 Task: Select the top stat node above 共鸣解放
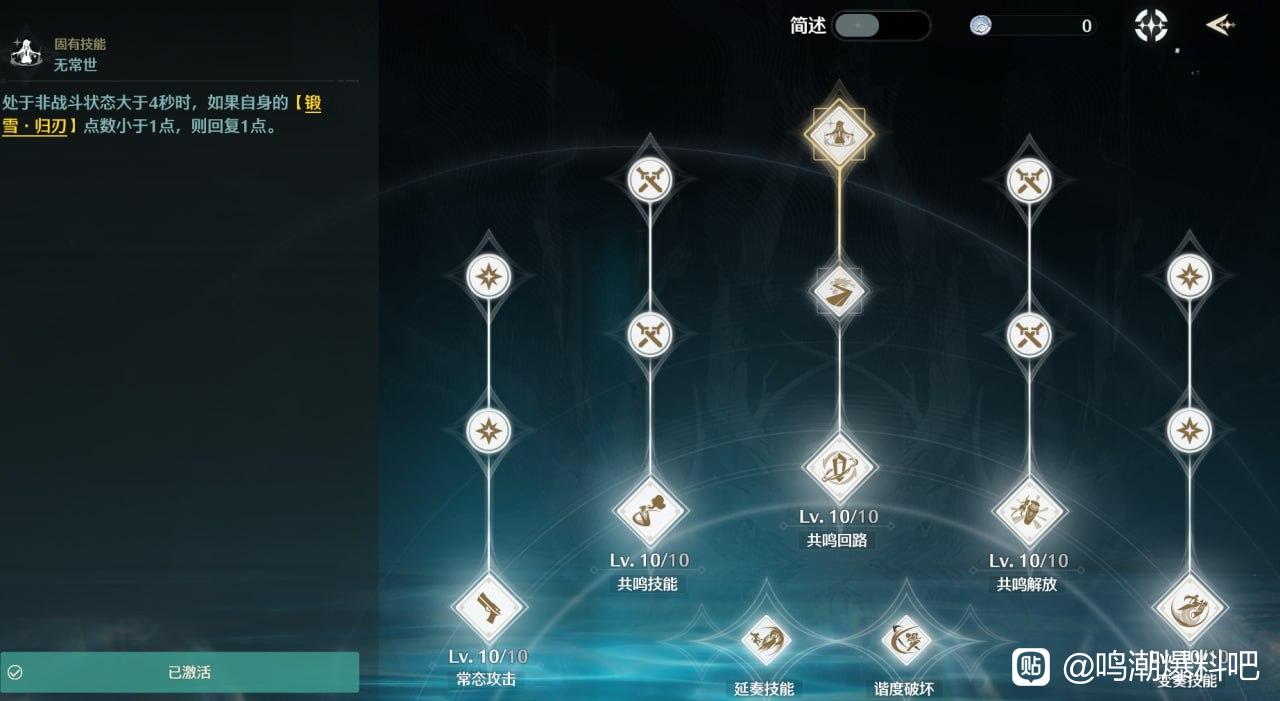click(1029, 180)
